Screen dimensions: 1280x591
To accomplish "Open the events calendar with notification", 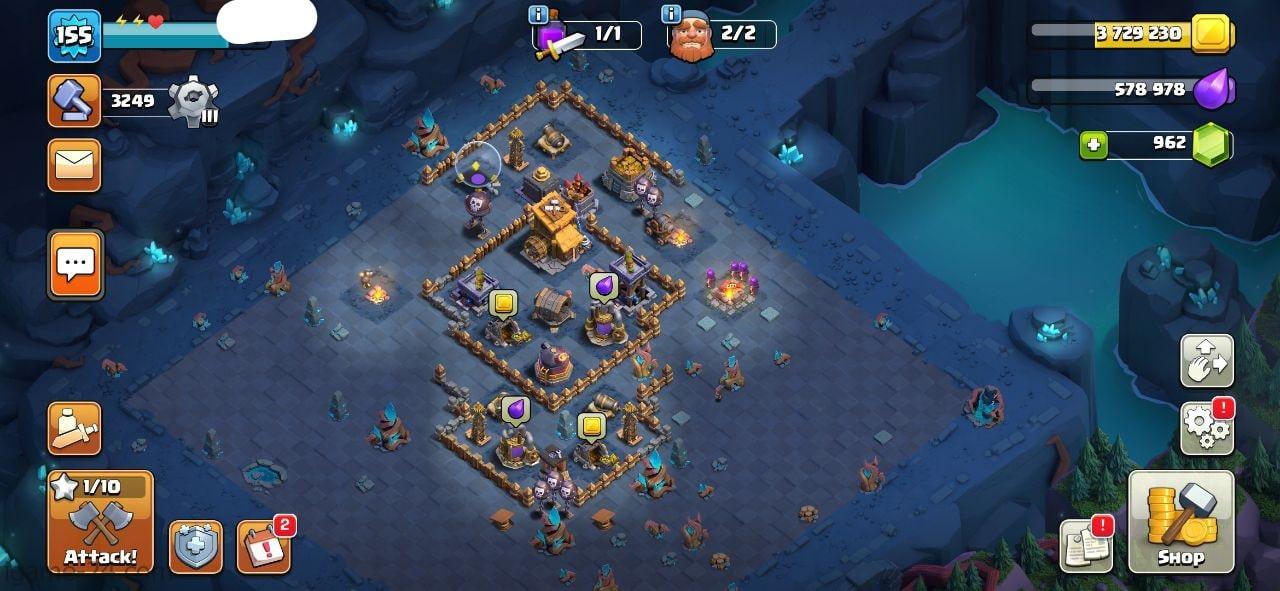I will (x=263, y=547).
